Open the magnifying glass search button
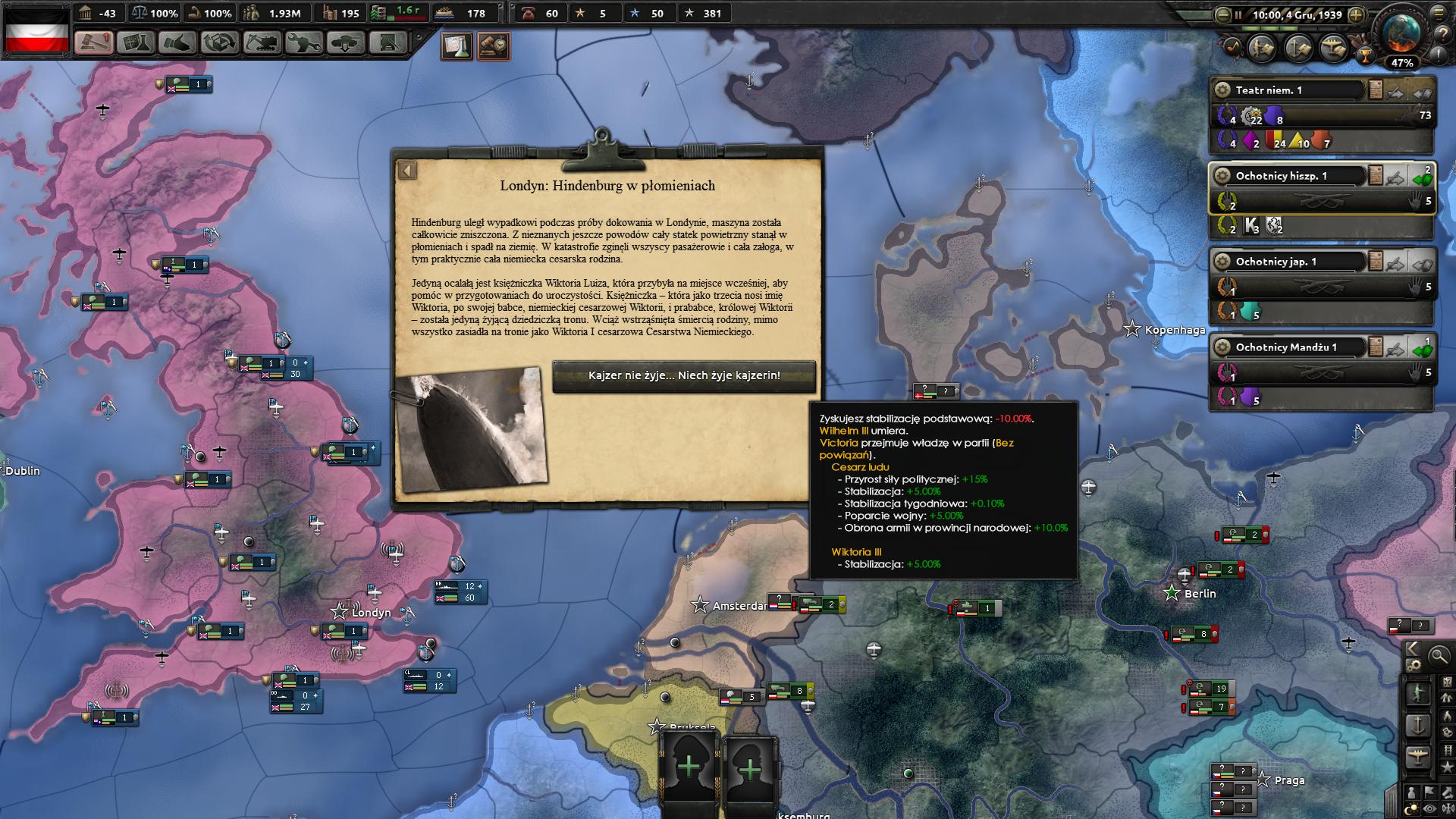1456x819 pixels. coord(1439,656)
